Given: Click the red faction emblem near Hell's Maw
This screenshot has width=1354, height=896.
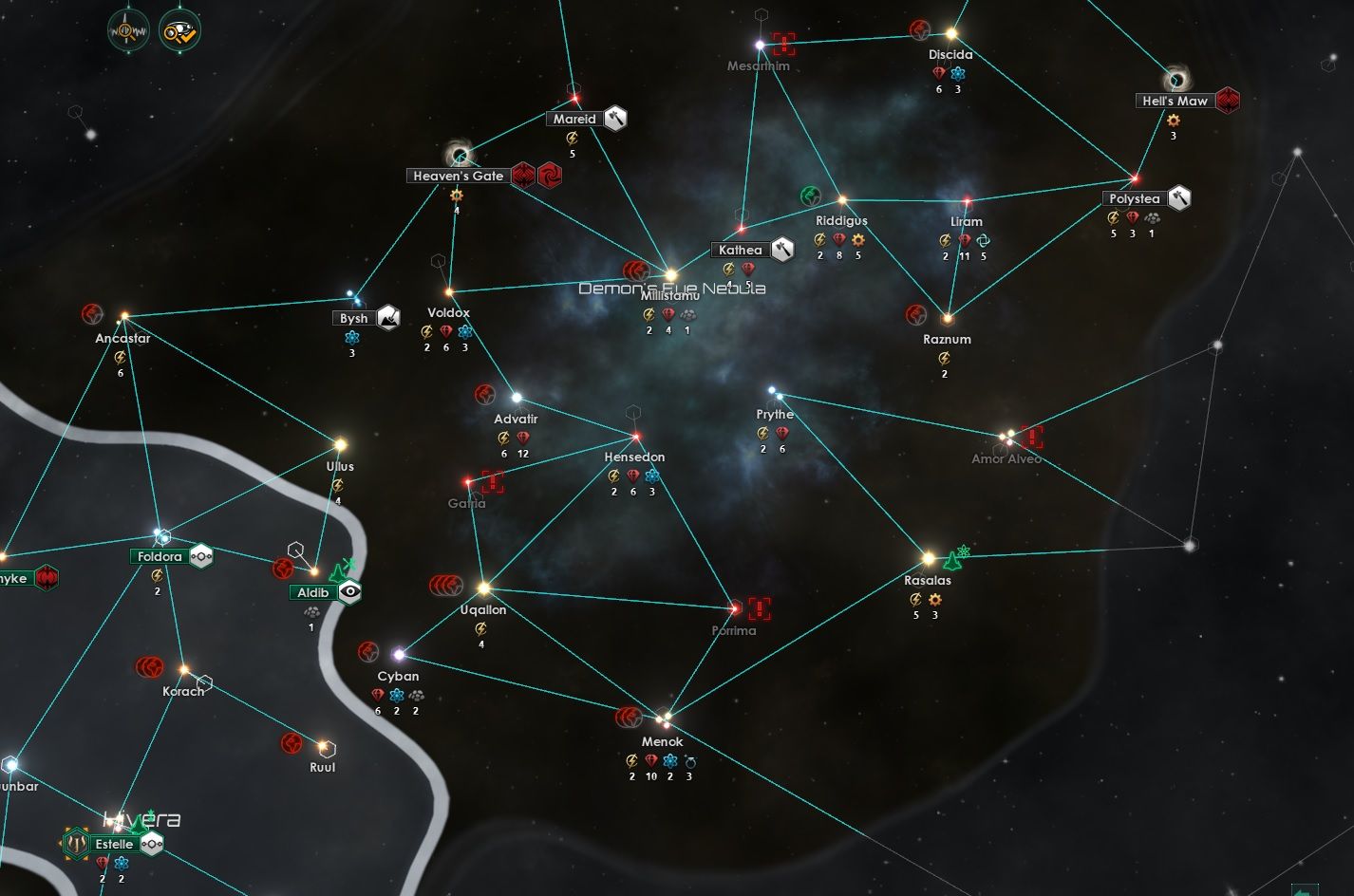Looking at the screenshot, I should pyautogui.click(x=1230, y=101).
